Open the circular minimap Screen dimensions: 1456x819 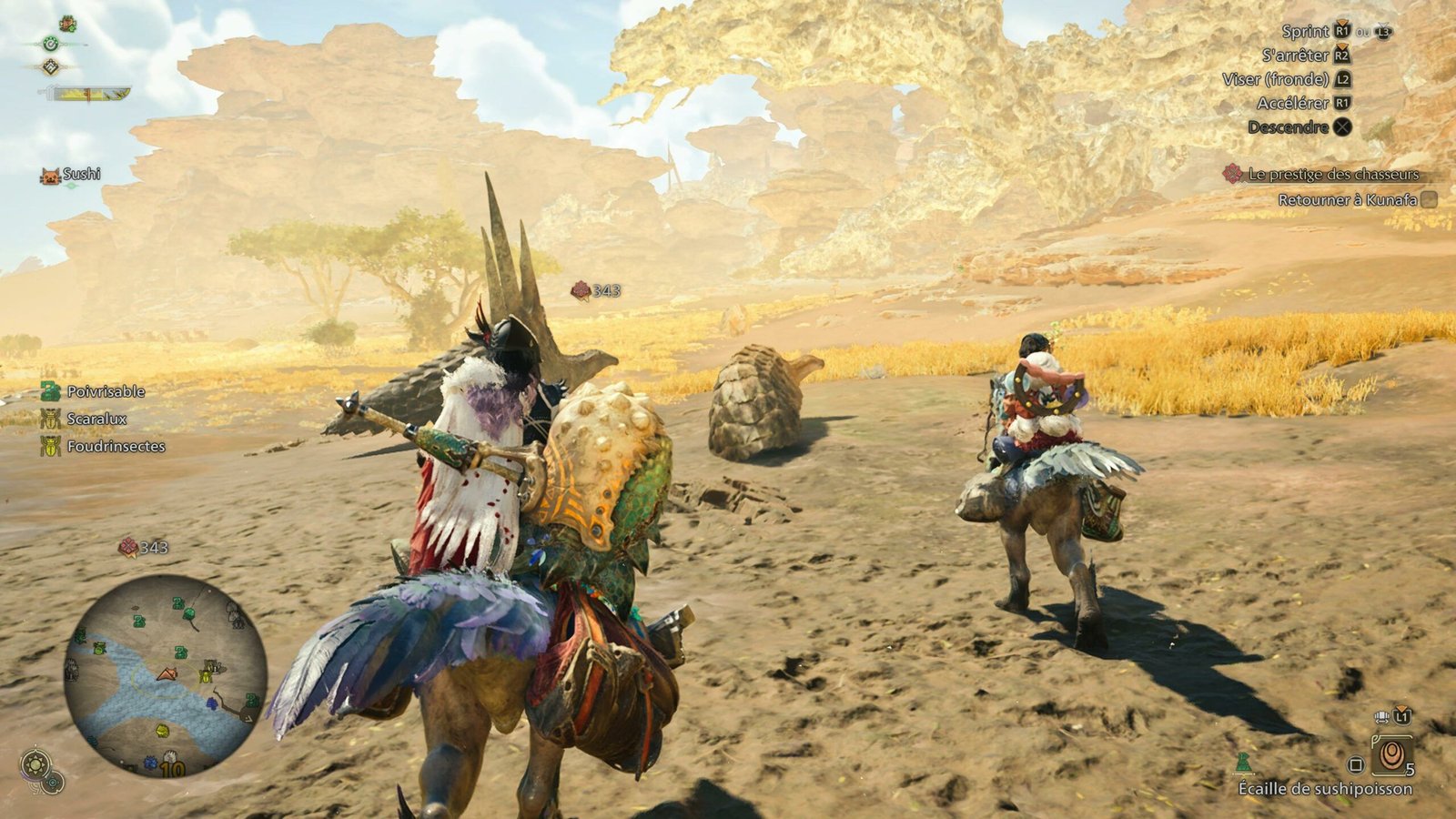[165, 674]
